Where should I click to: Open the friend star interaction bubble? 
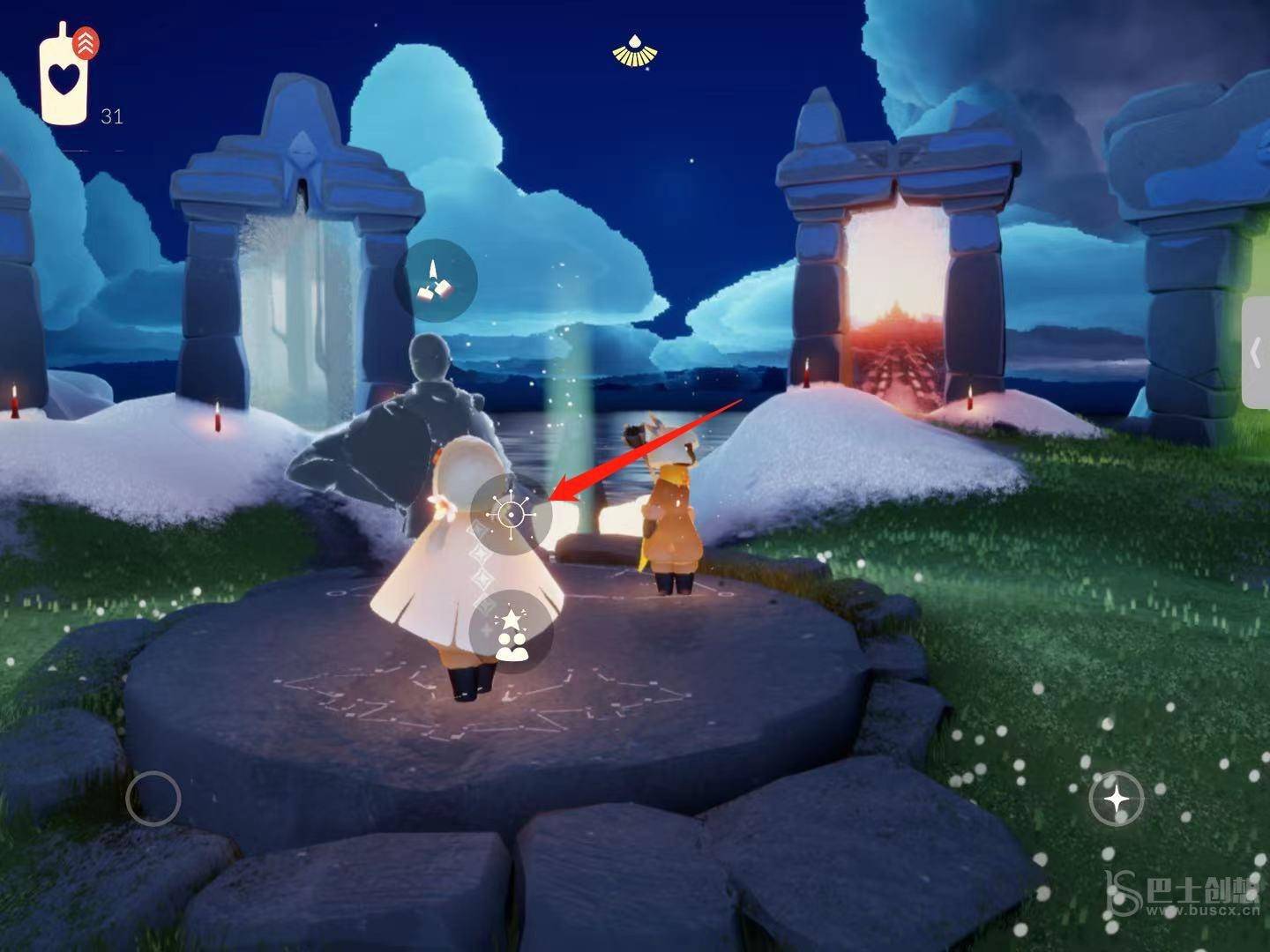tap(512, 631)
